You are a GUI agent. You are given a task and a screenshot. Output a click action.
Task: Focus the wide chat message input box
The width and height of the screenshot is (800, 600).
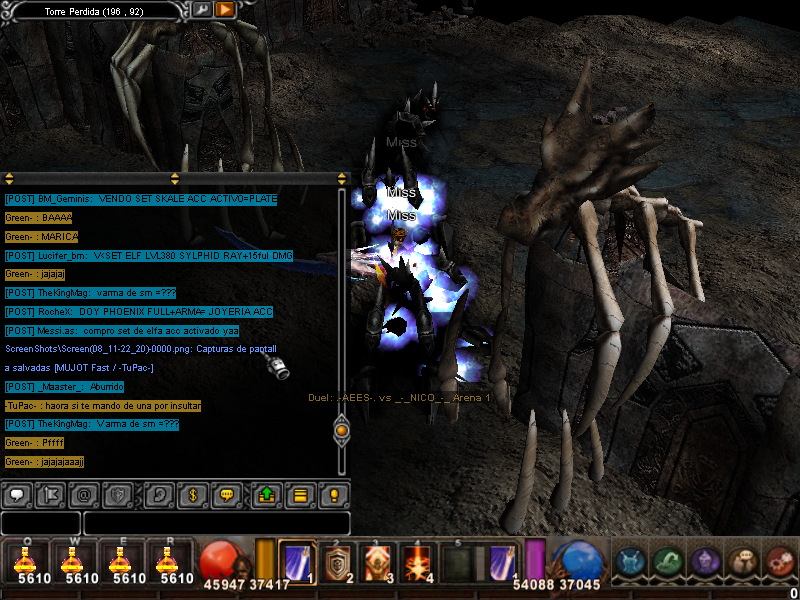pos(216,523)
